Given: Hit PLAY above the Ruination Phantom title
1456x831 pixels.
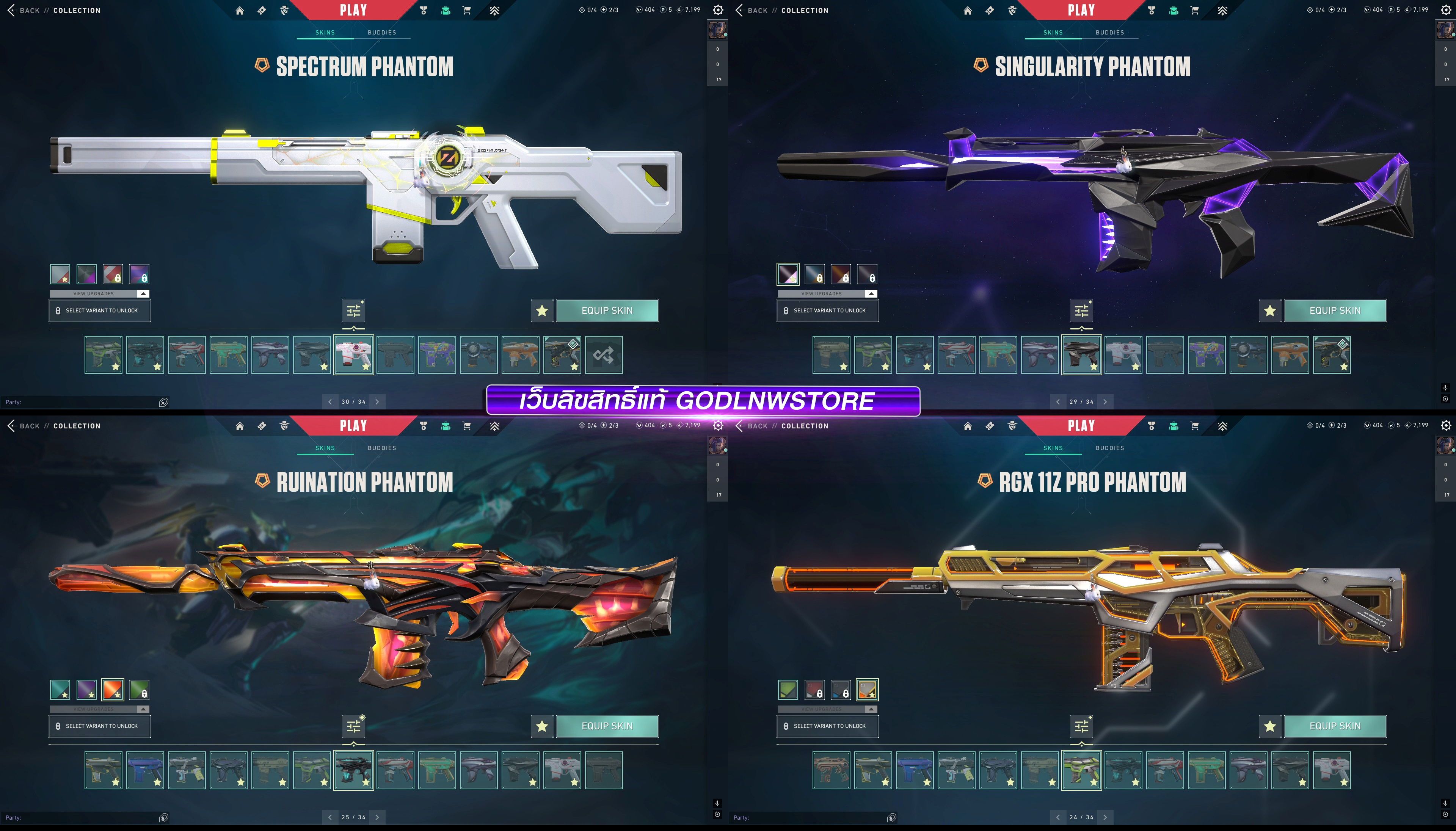Looking at the screenshot, I should pyautogui.click(x=353, y=426).
